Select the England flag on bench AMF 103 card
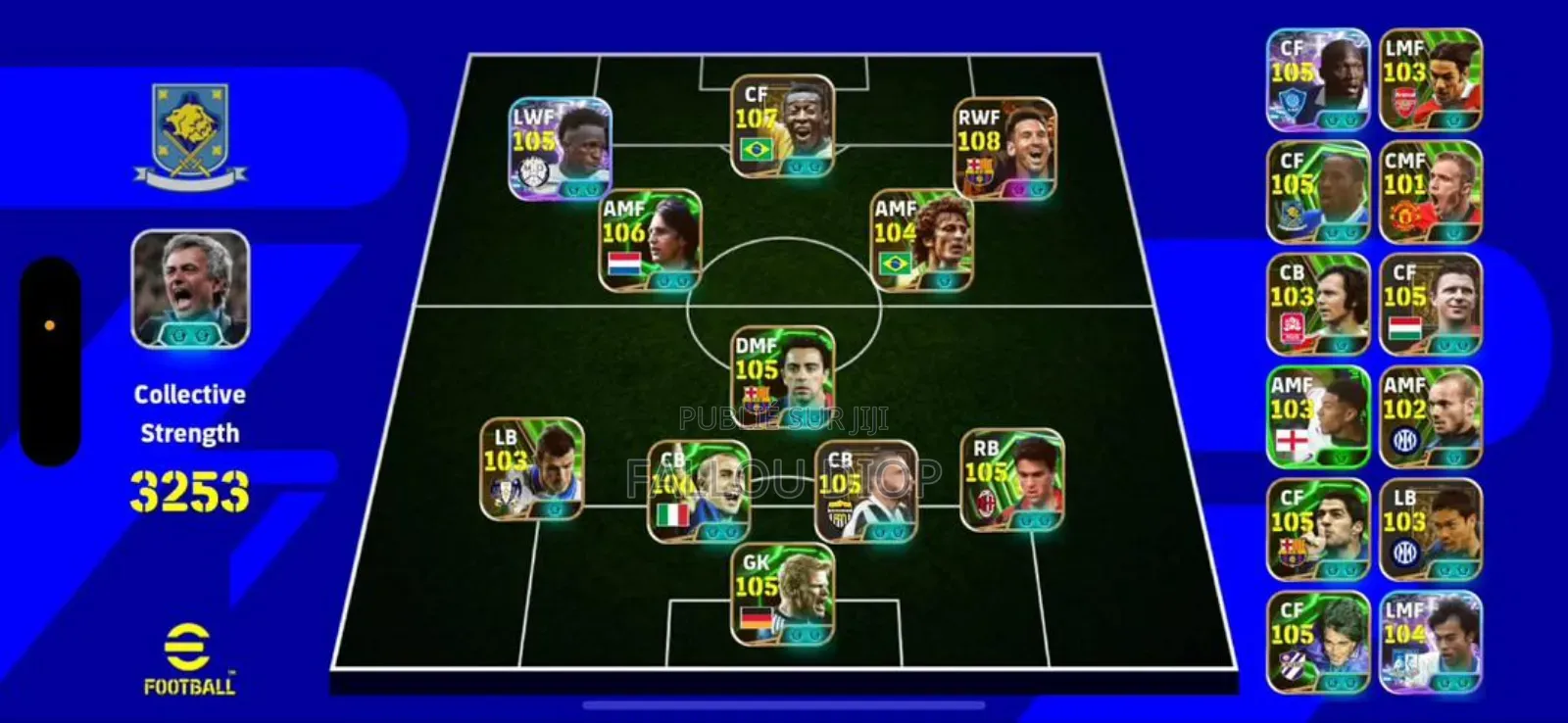This screenshot has height=723, width=1568. click(1292, 440)
